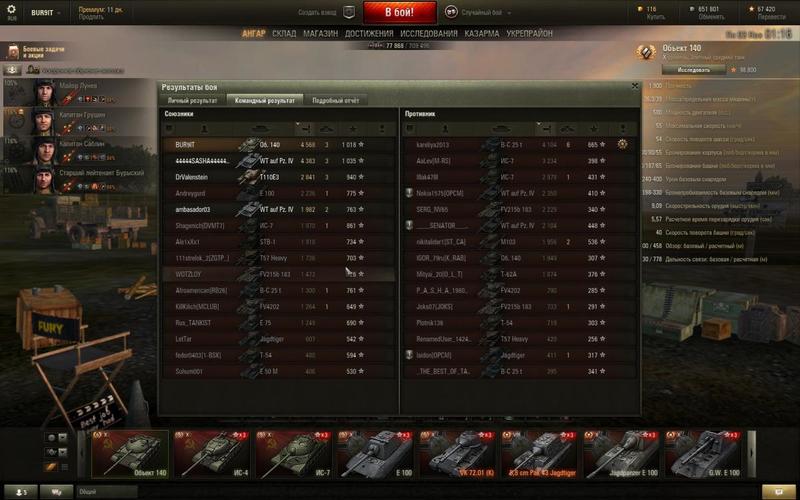Open the УКРЕПРАЙОН stronghold menu
The width and height of the screenshot is (800, 500).
tap(530, 33)
